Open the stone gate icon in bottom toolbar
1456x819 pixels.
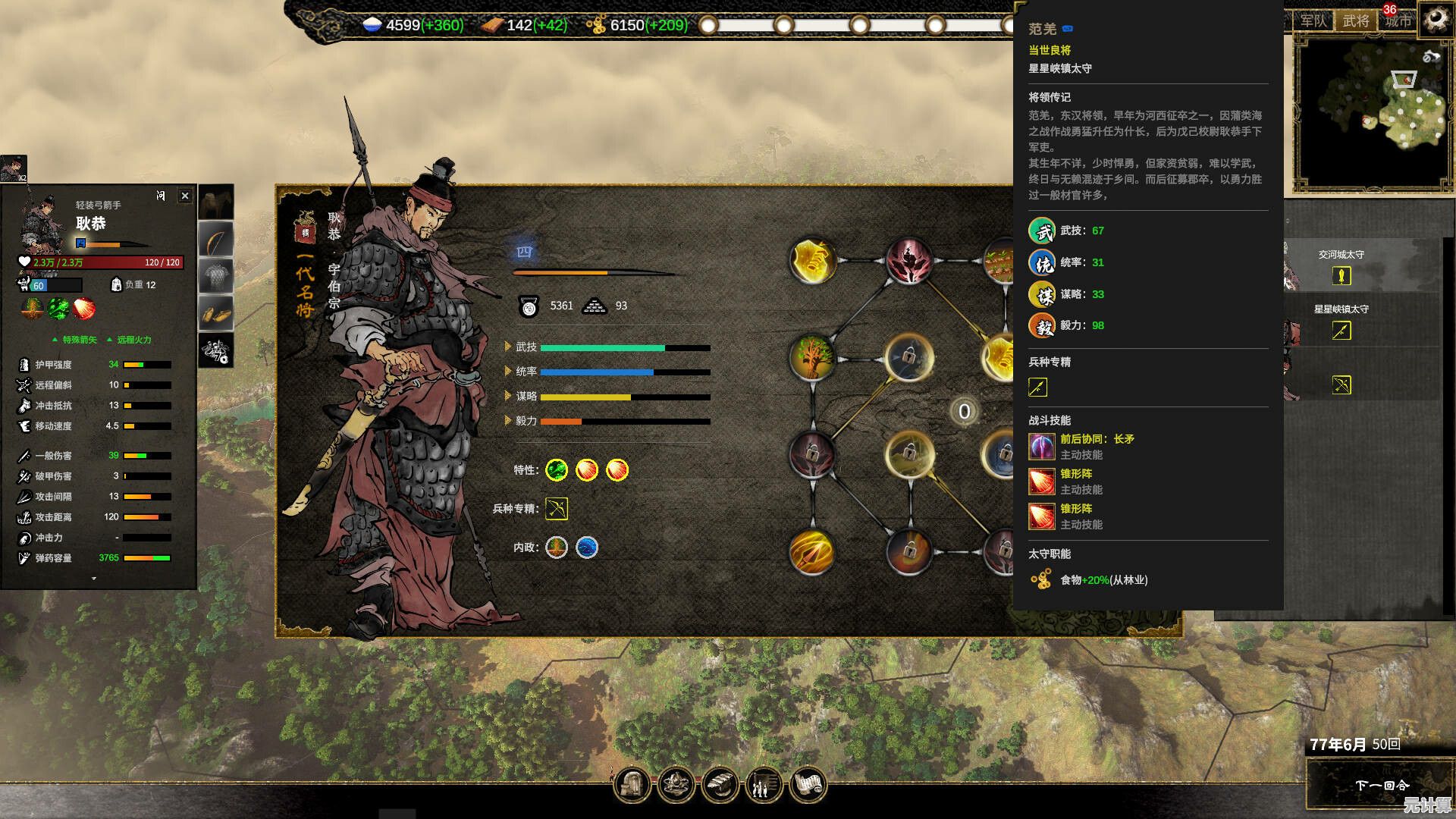[632, 785]
